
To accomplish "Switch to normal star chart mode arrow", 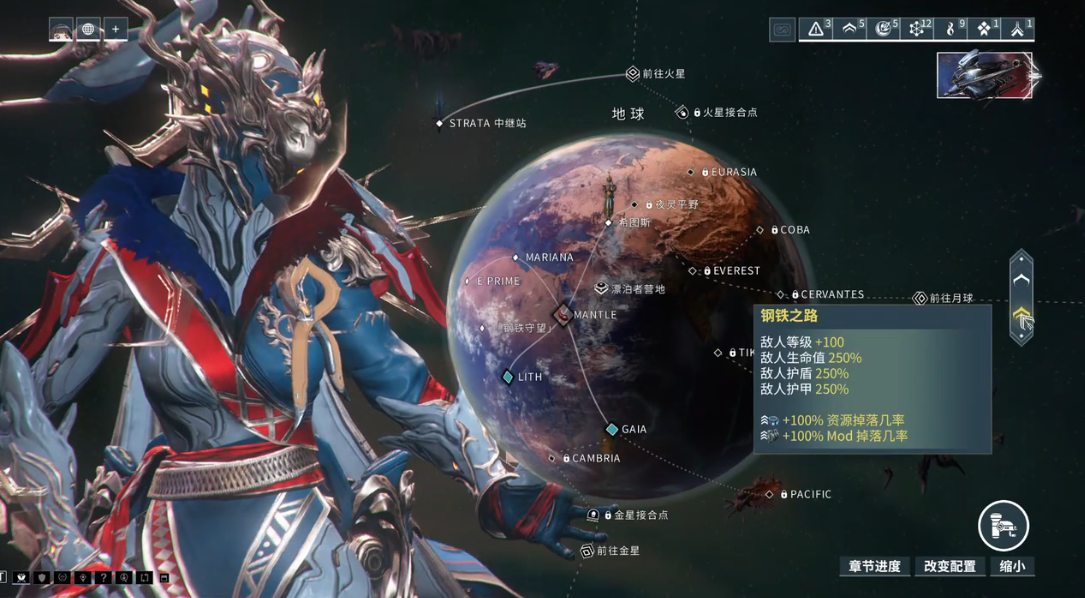I will point(1020,280).
